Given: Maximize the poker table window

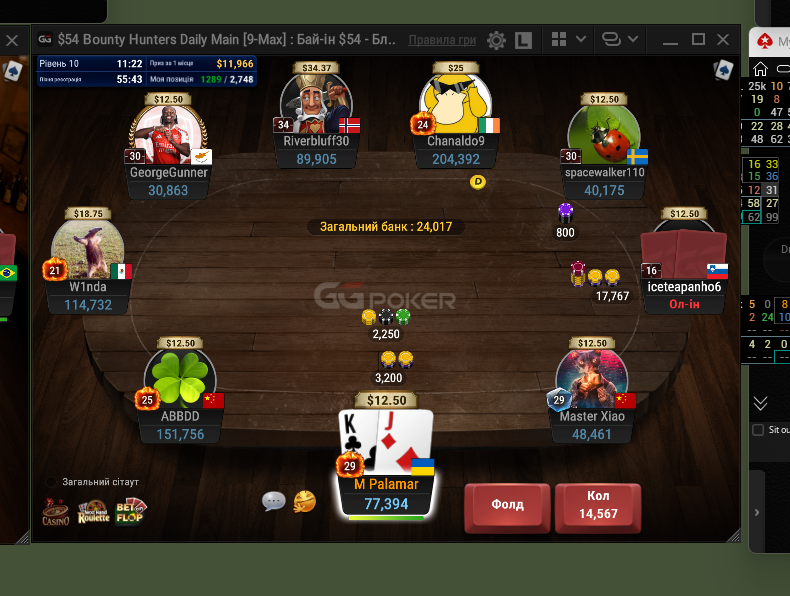Looking at the screenshot, I should 698,40.
